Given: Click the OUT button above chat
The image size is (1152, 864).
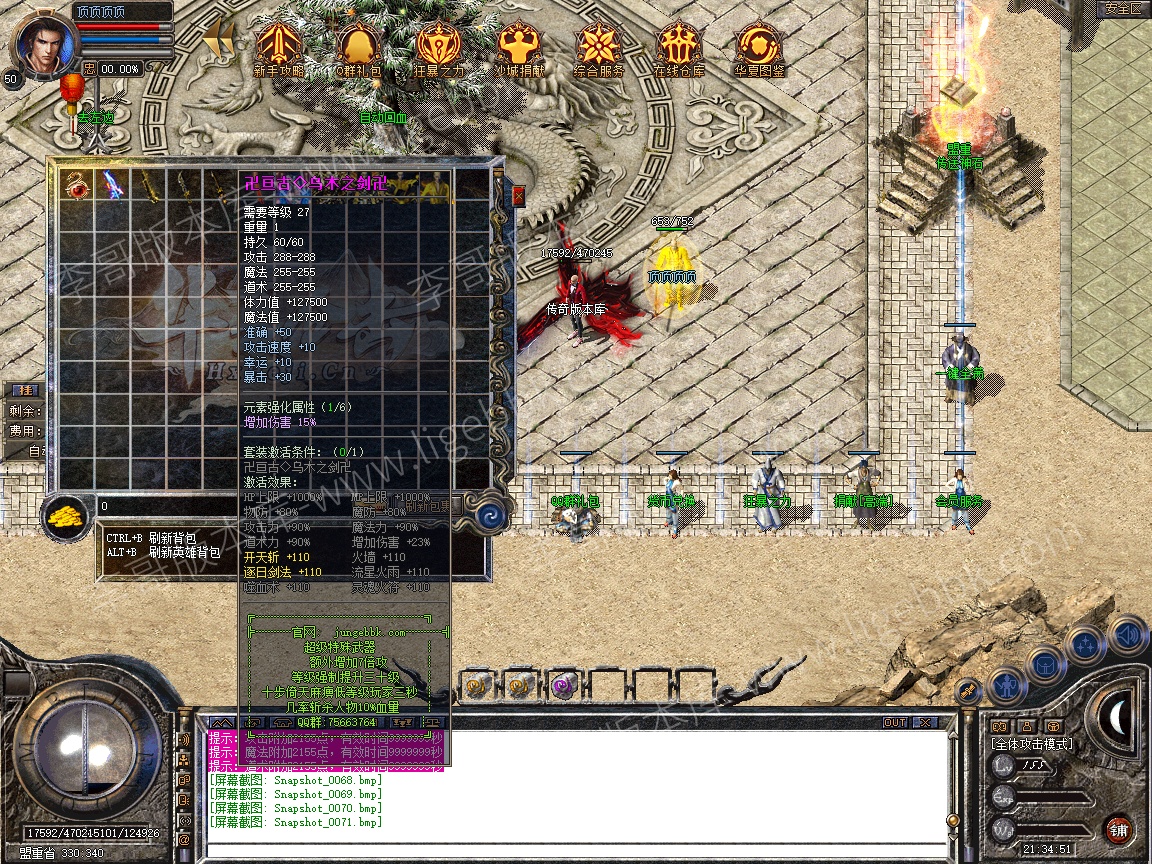Looking at the screenshot, I should point(894,722).
